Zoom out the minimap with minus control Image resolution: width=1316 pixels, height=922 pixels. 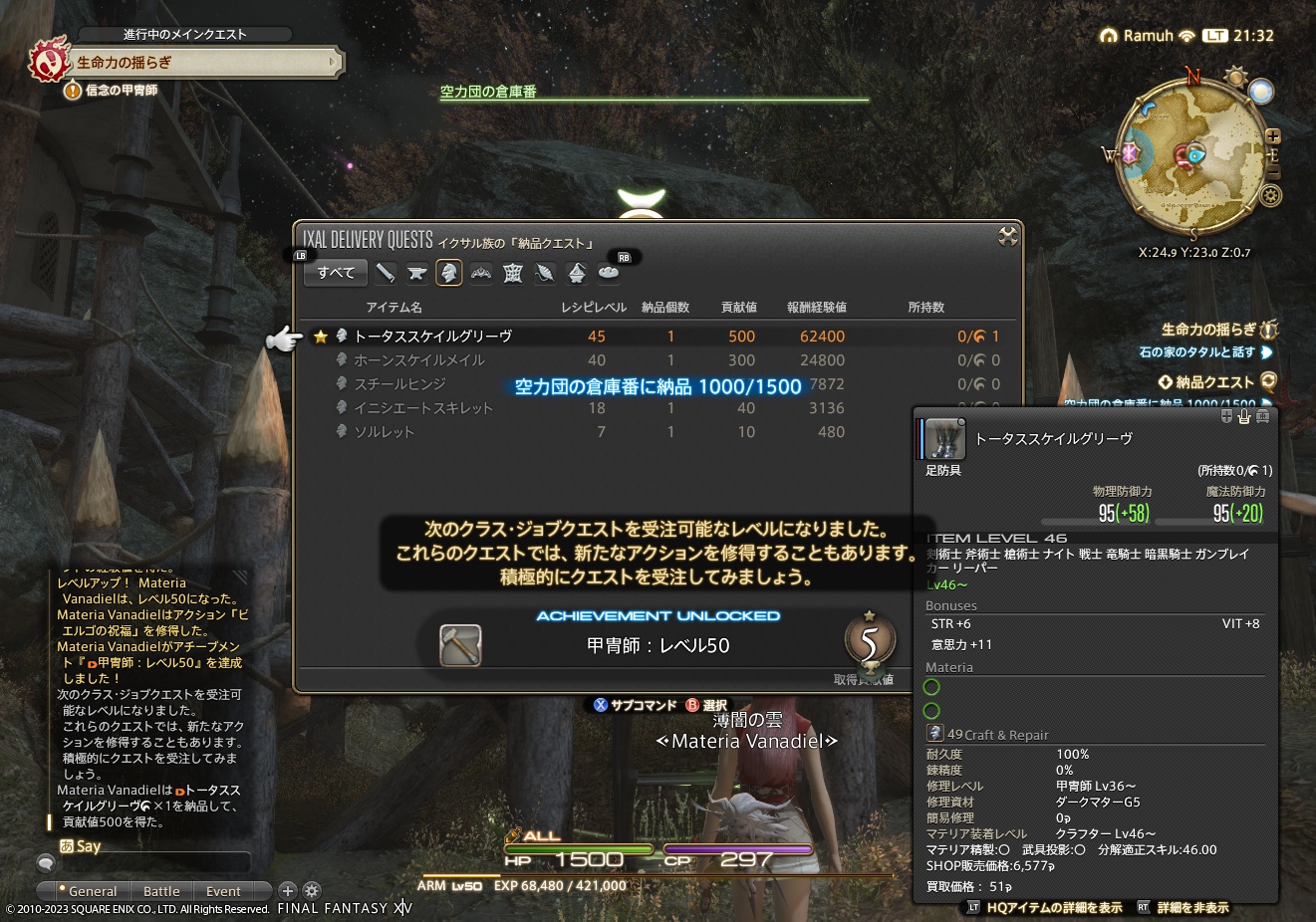pyautogui.click(x=1274, y=172)
